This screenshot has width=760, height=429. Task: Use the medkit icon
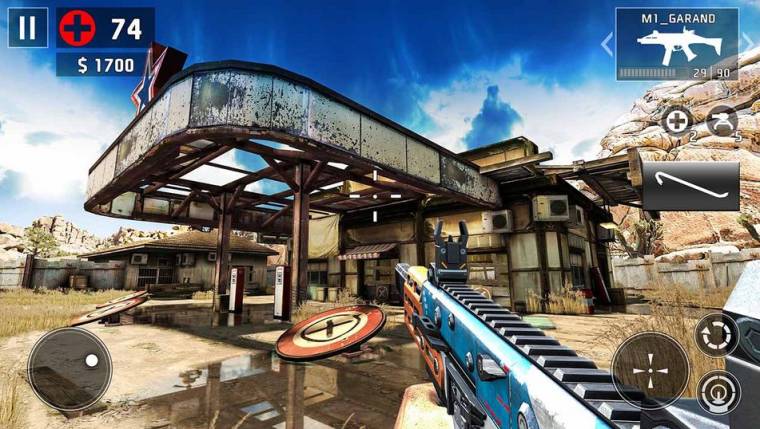677,122
